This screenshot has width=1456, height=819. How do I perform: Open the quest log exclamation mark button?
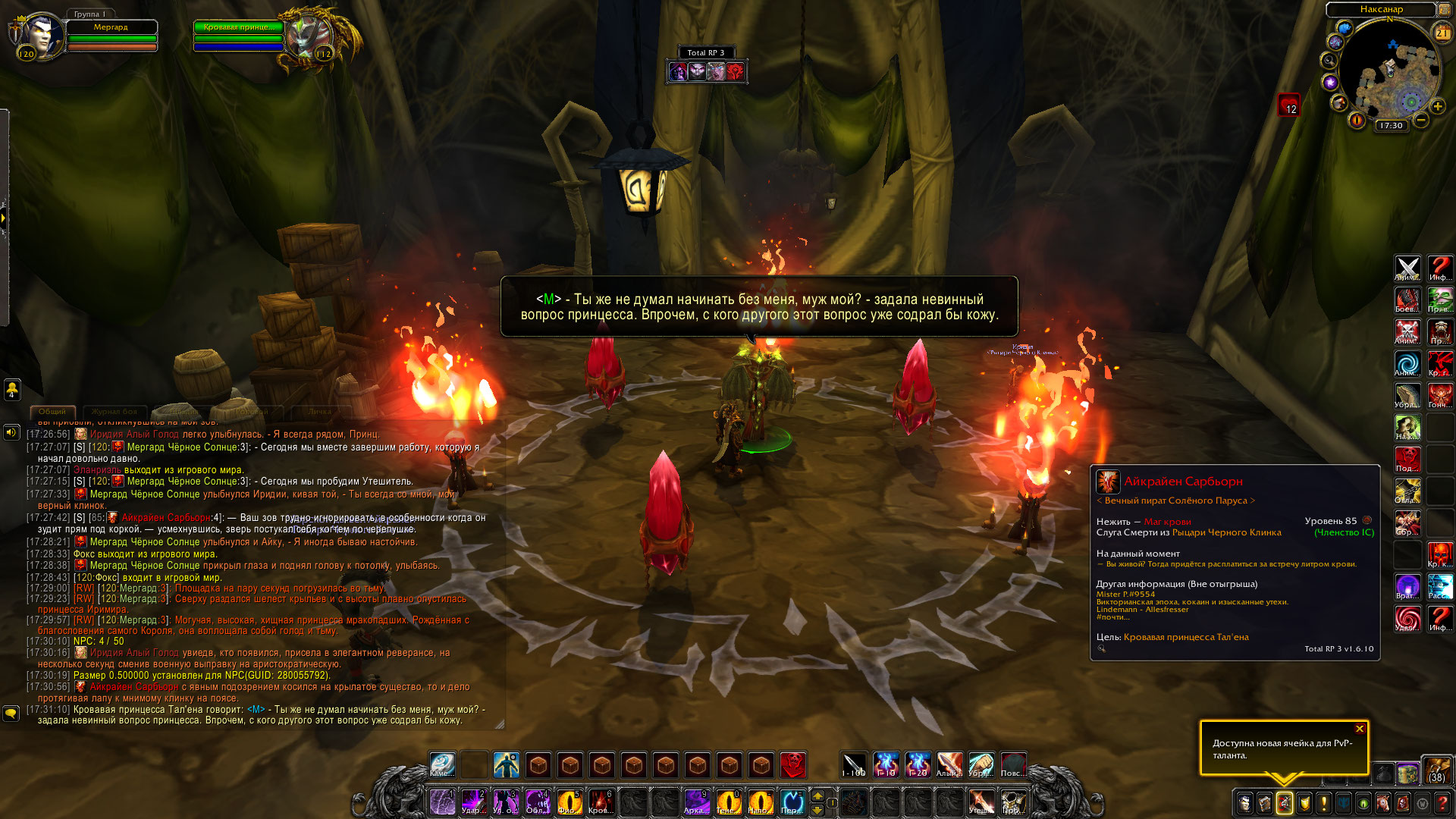1323,803
